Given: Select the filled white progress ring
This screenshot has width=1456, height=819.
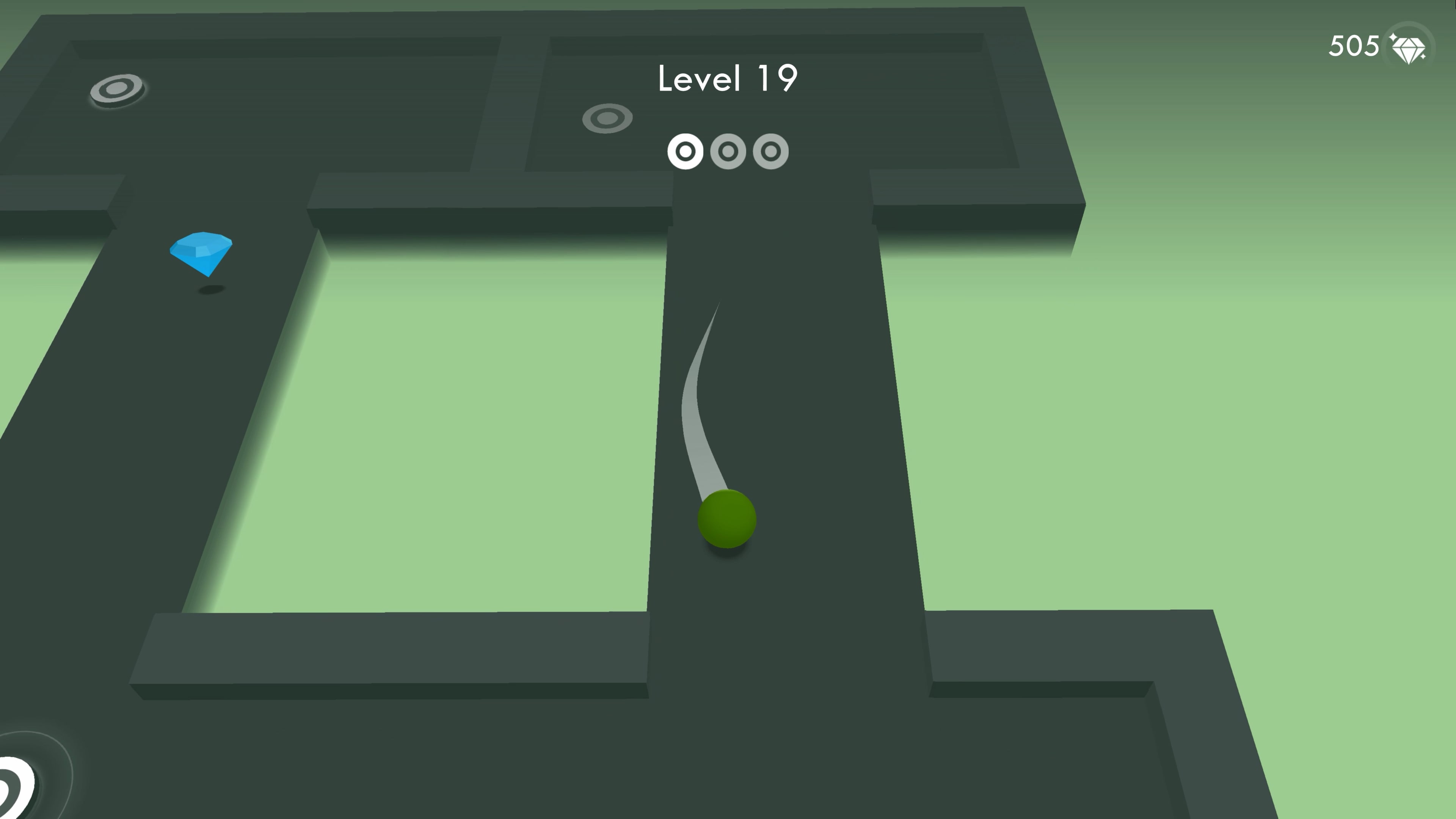Looking at the screenshot, I should 686,152.
